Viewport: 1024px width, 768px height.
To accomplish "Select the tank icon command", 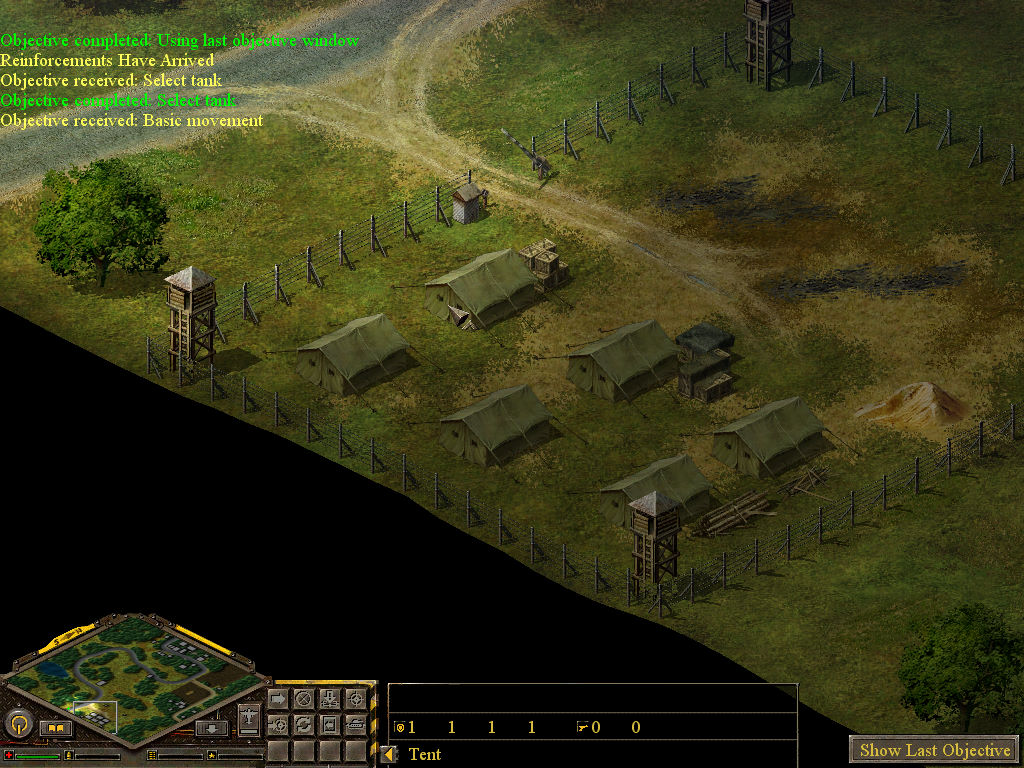I will pos(355,725).
